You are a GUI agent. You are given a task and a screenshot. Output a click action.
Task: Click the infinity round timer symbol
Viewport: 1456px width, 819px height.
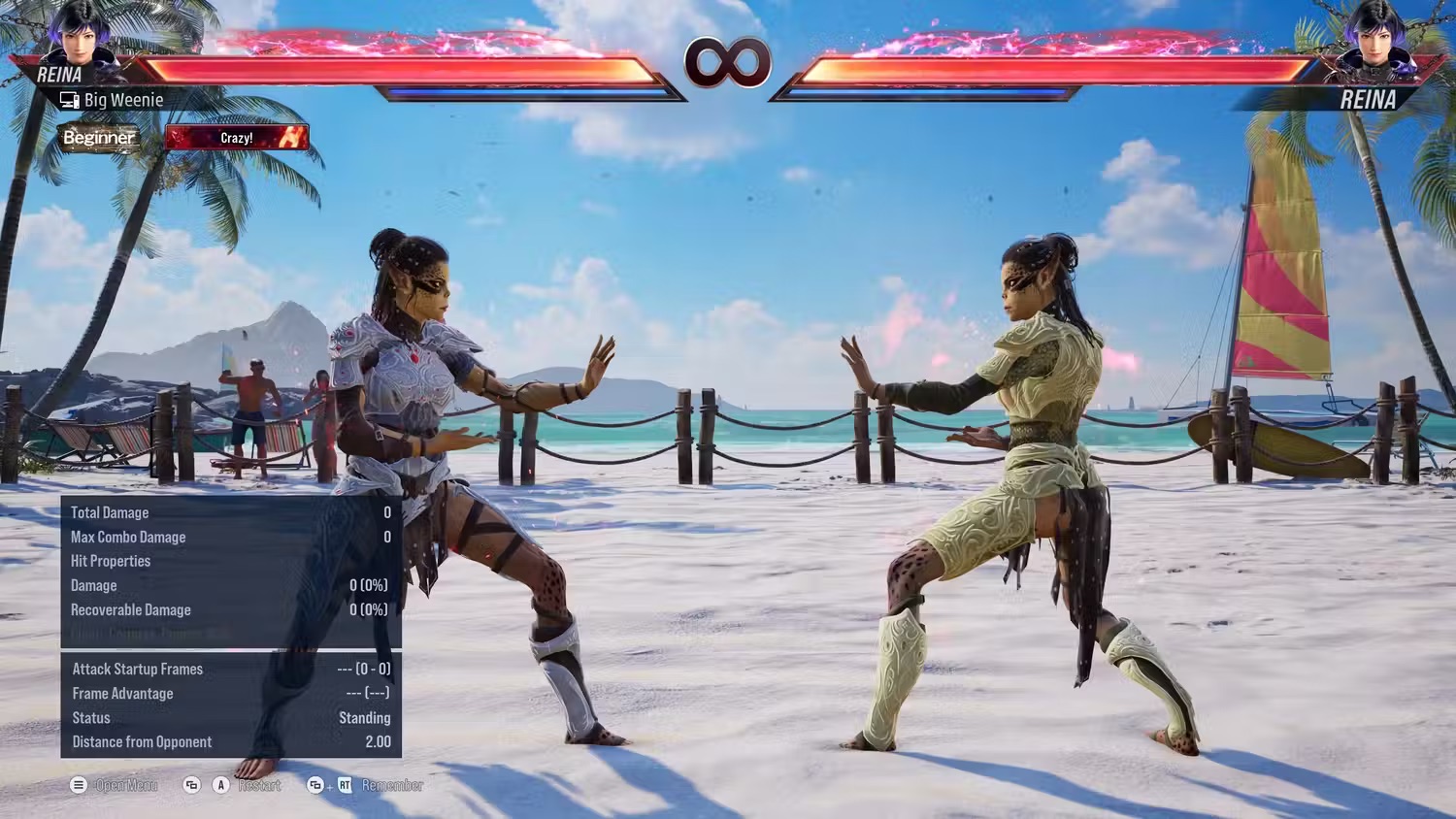727,62
